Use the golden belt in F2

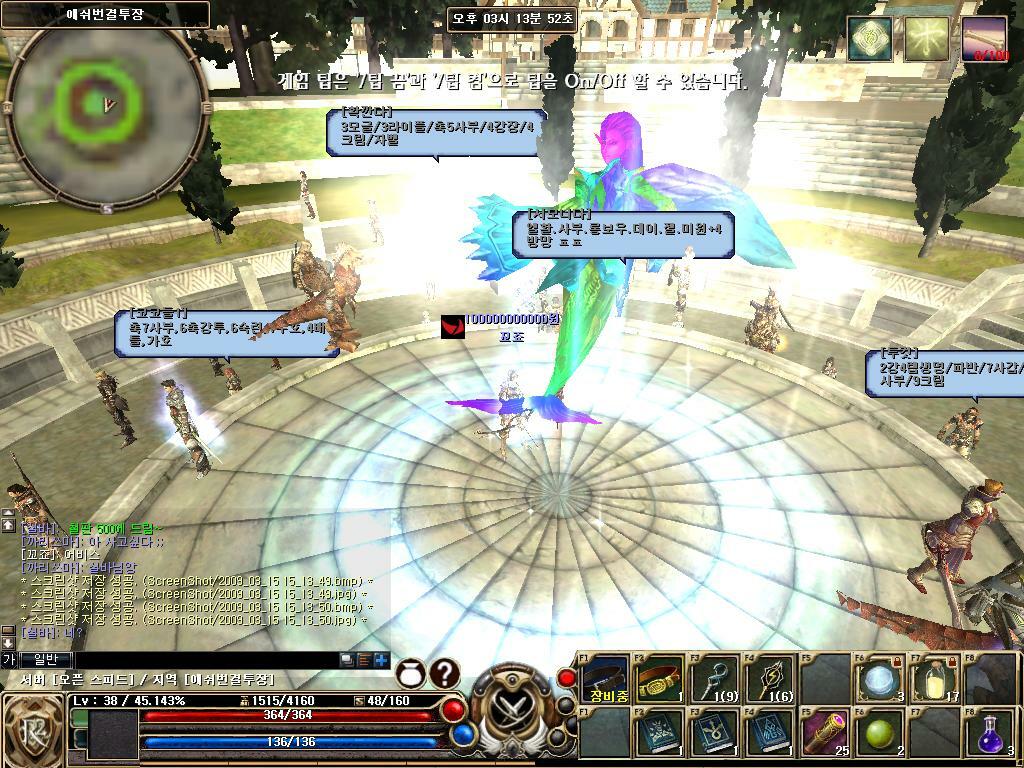click(x=661, y=679)
